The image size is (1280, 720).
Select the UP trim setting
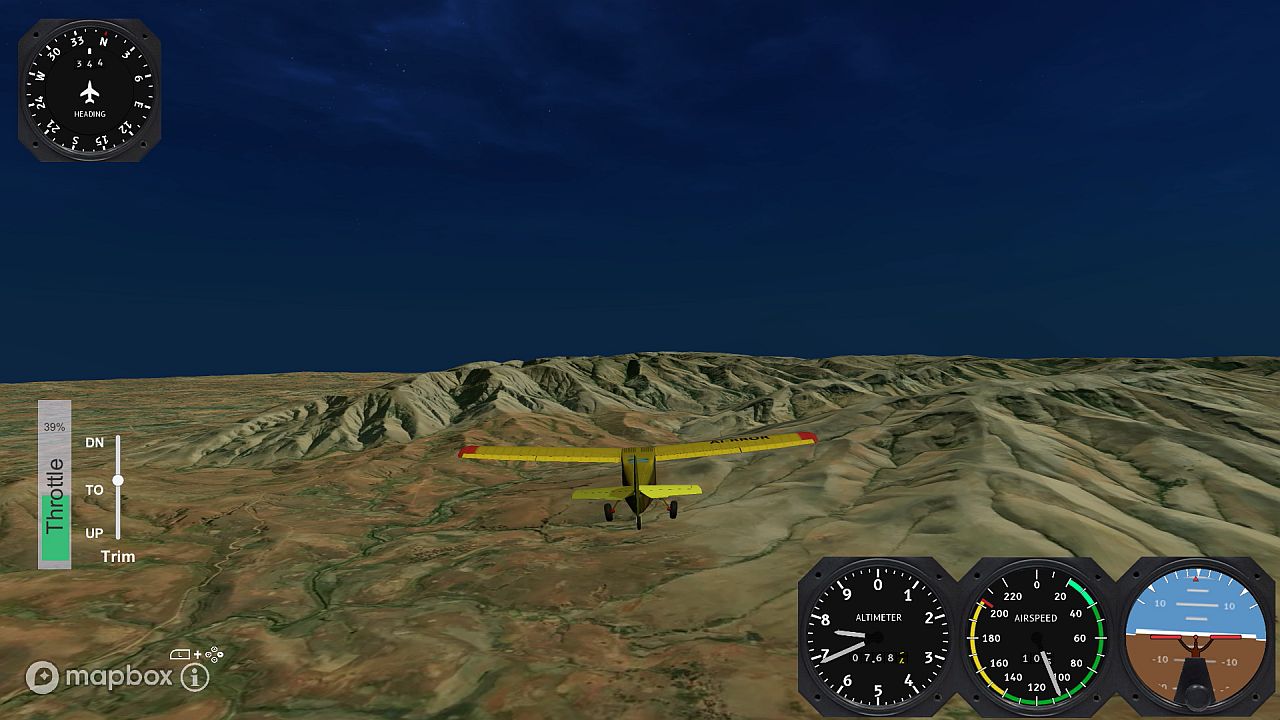pos(94,533)
